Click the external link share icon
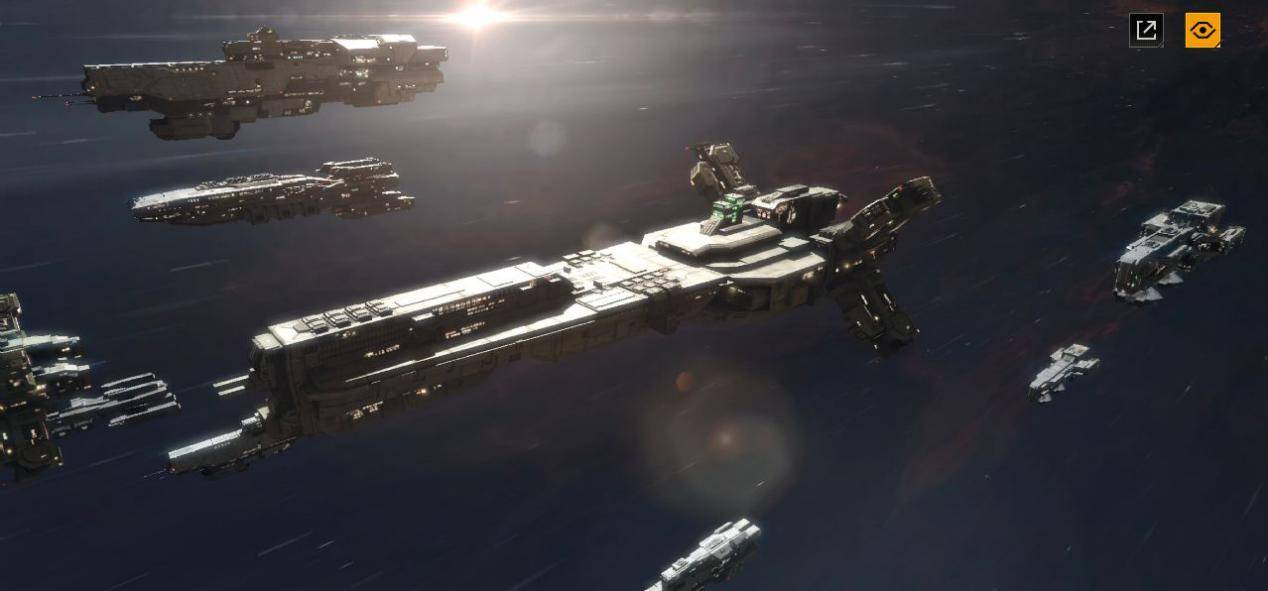The image size is (1268, 591). [x=1146, y=30]
